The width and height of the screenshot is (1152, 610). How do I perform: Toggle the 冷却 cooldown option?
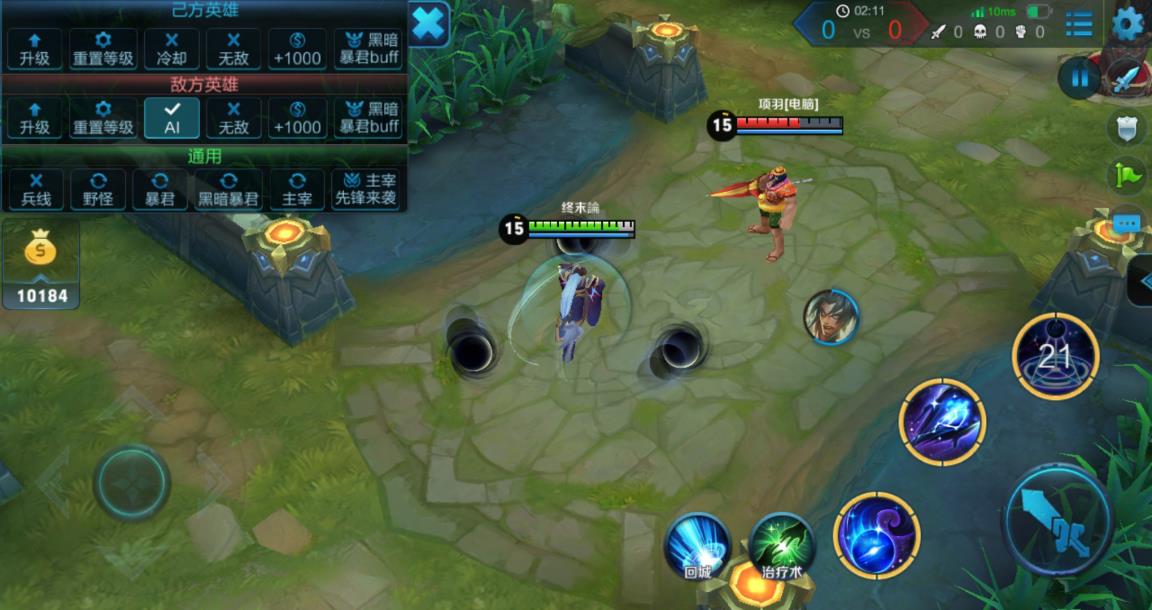(x=171, y=48)
